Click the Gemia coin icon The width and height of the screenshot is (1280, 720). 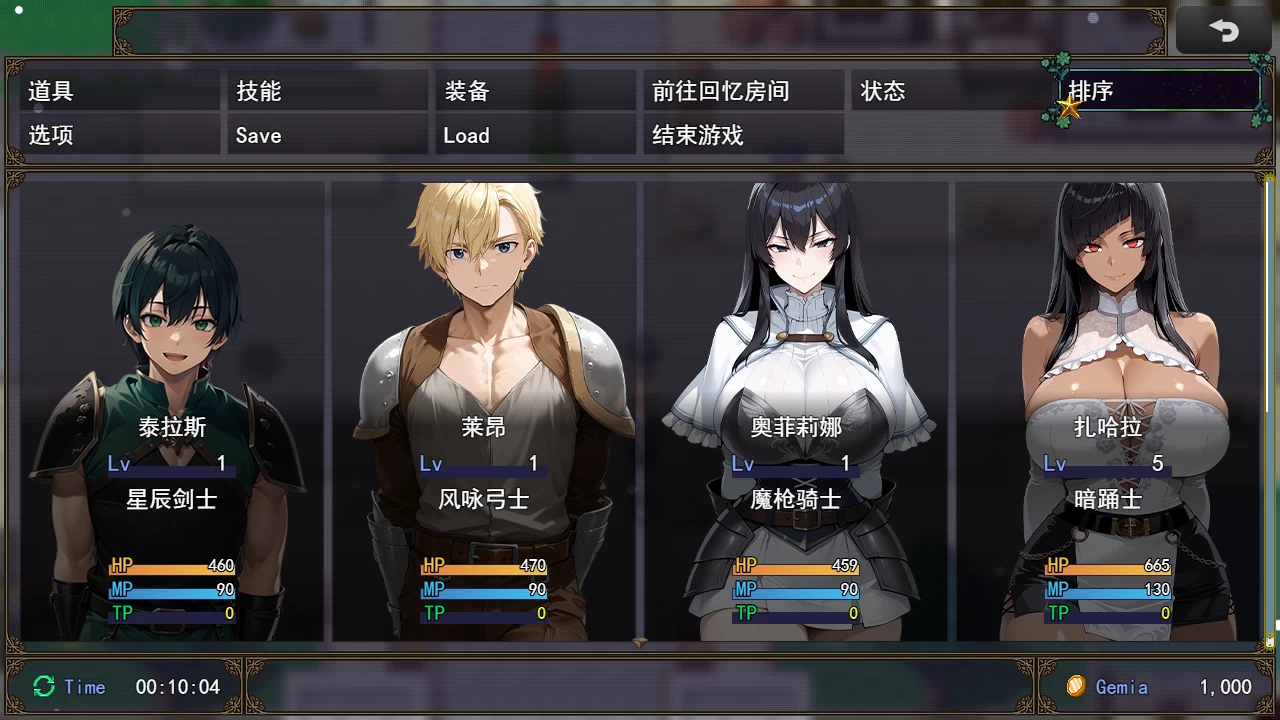tap(1077, 687)
